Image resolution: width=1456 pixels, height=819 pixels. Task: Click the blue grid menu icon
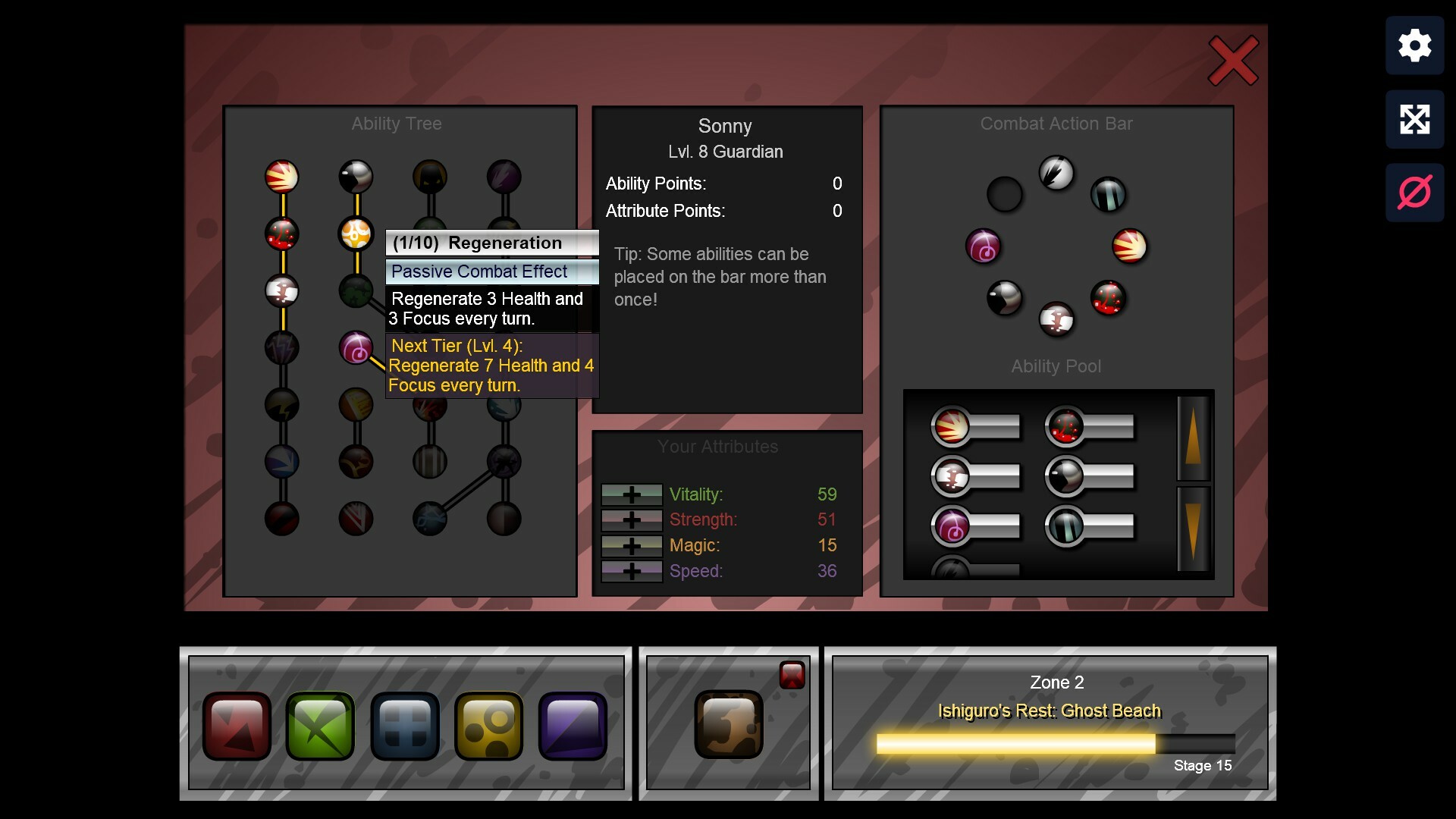[x=405, y=726]
